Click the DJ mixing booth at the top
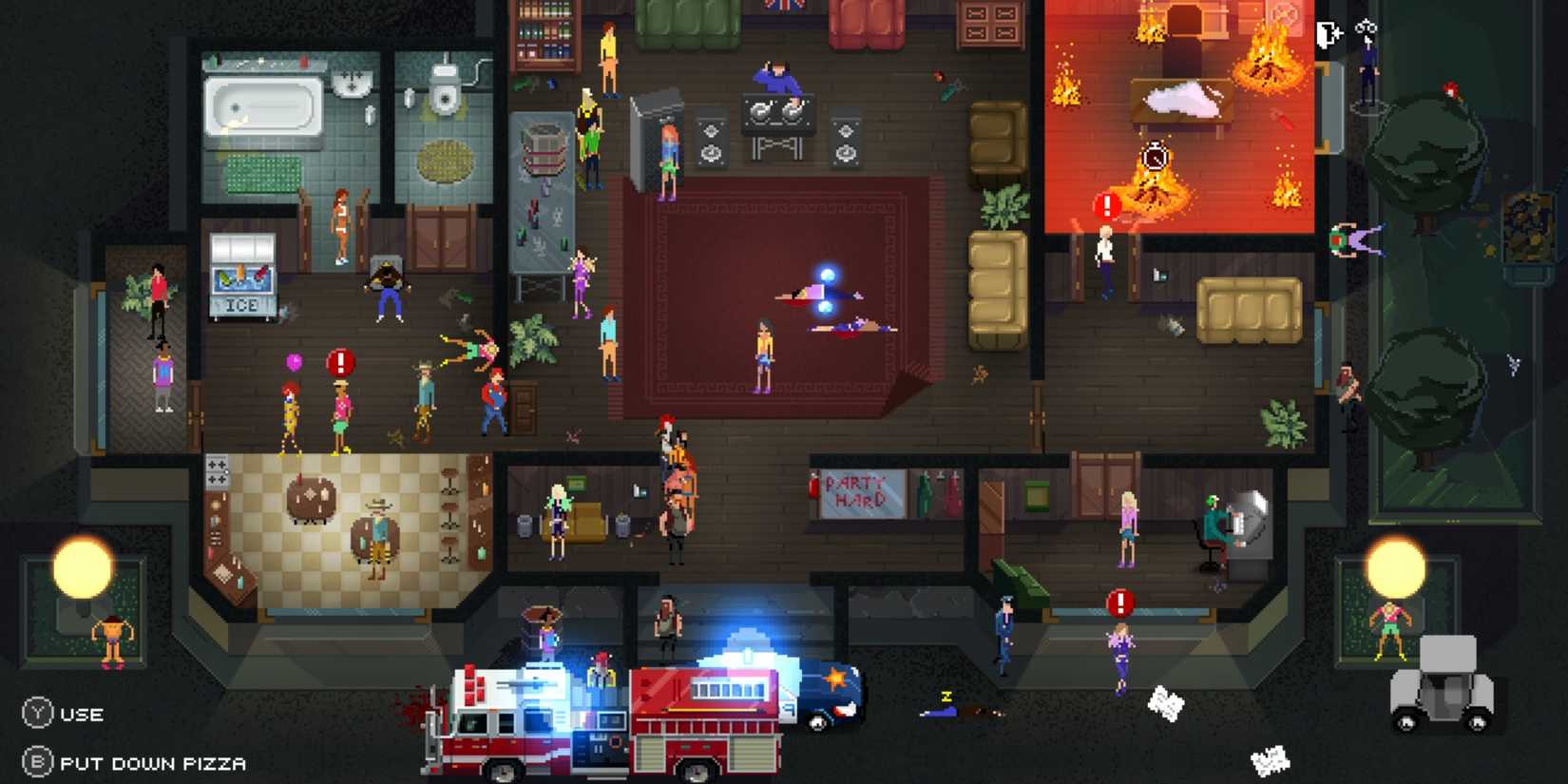 click(x=779, y=113)
